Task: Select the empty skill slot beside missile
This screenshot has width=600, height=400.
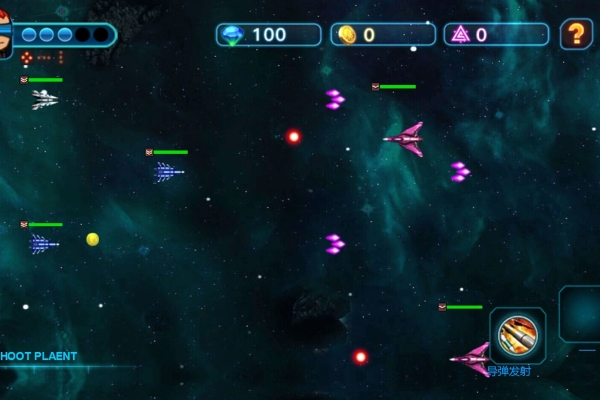Action: (581, 314)
